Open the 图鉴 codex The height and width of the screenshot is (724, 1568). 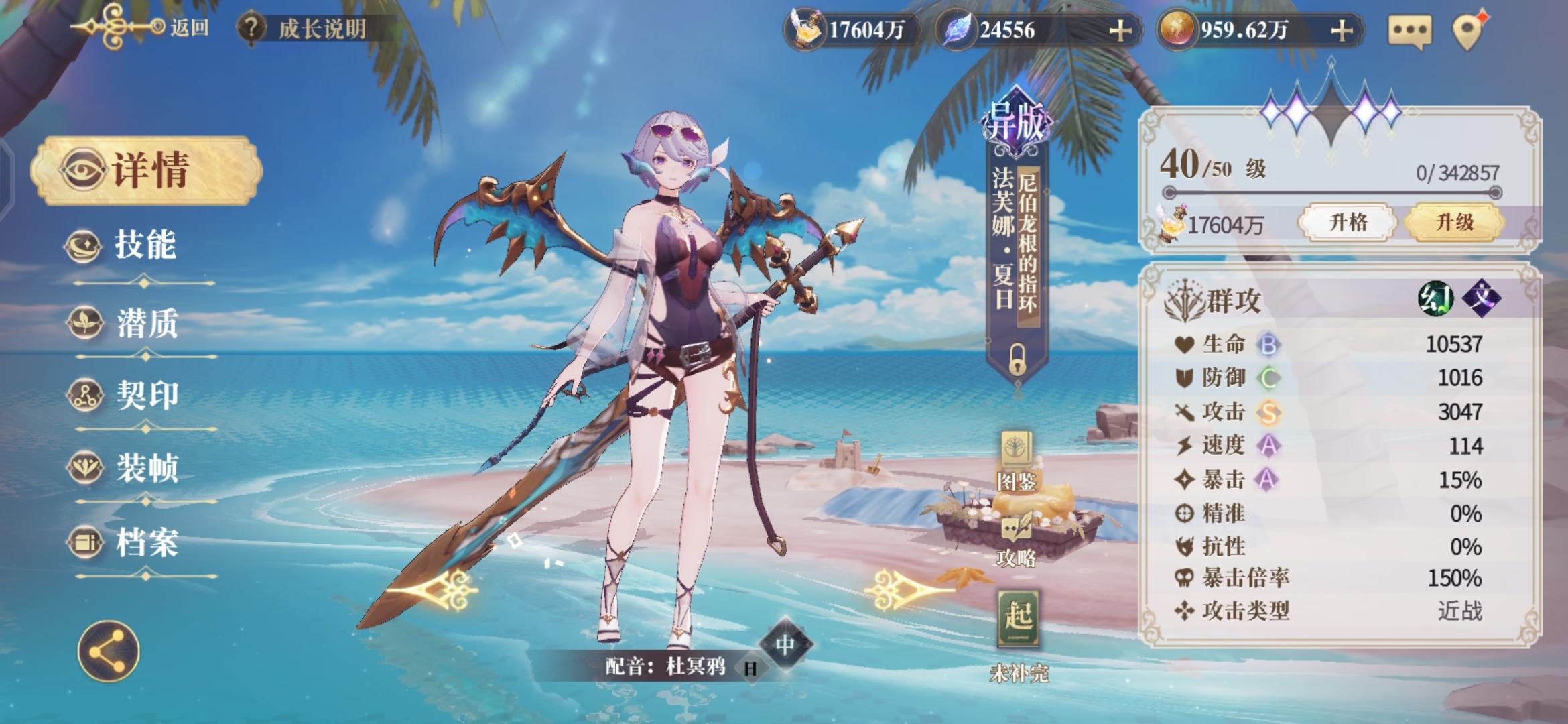[x=1017, y=461]
